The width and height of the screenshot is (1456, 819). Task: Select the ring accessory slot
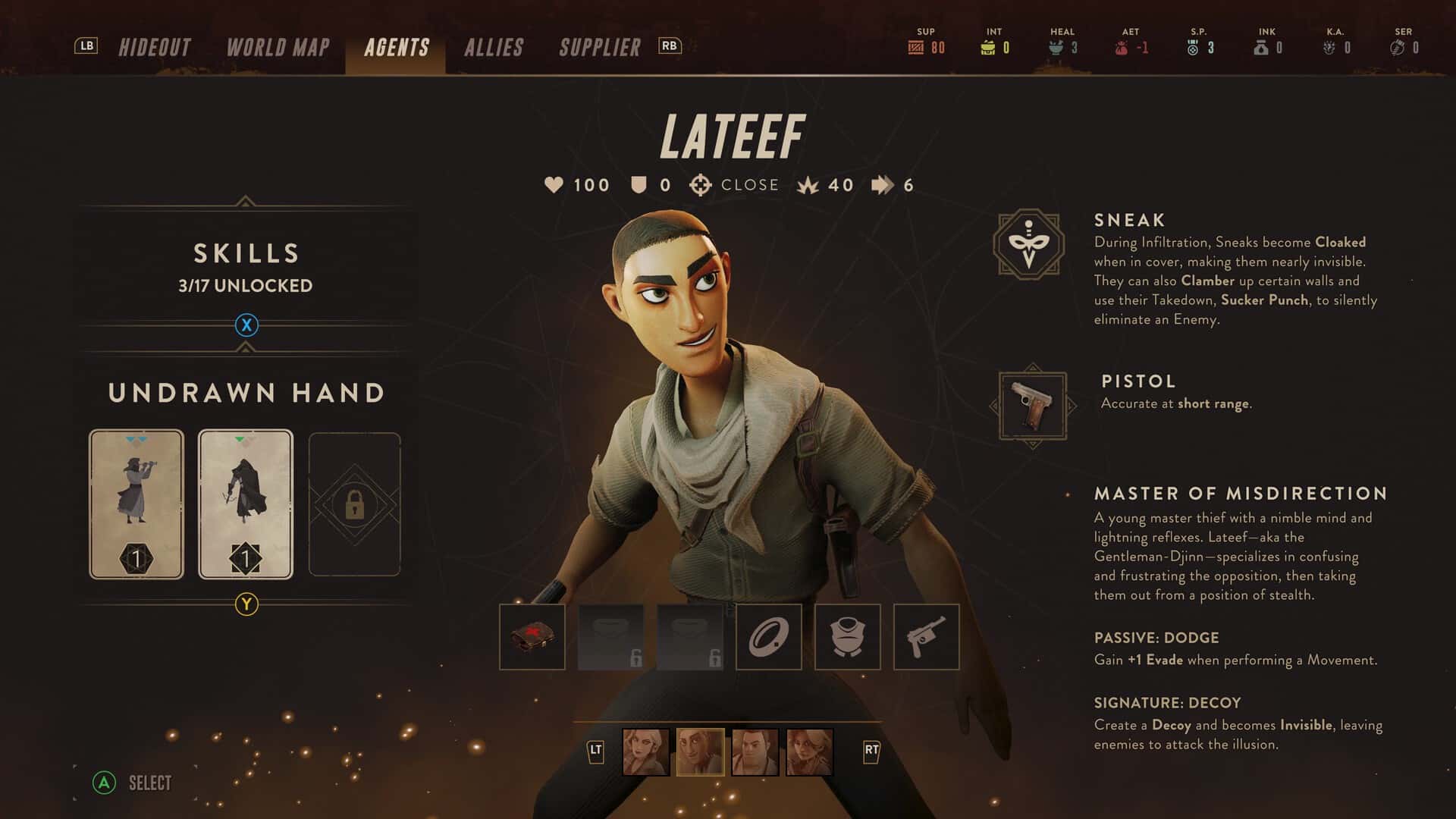tap(769, 637)
